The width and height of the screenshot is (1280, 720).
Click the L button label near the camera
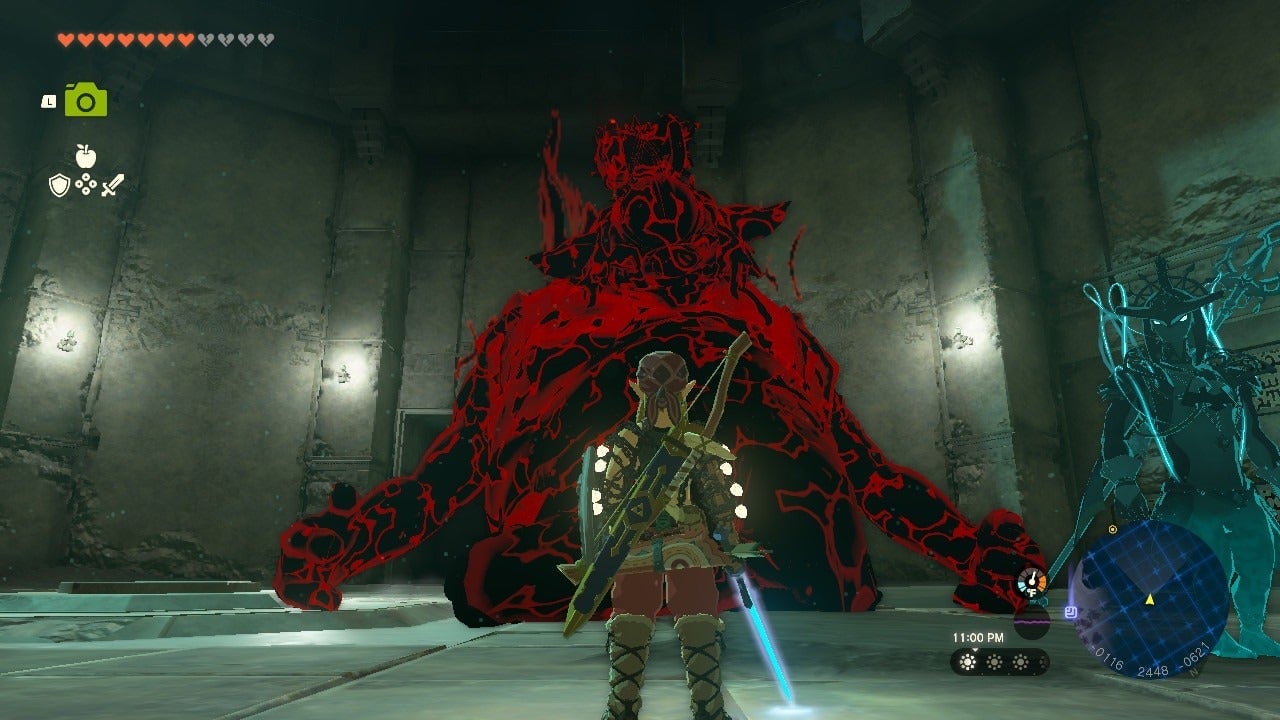tap(48, 101)
